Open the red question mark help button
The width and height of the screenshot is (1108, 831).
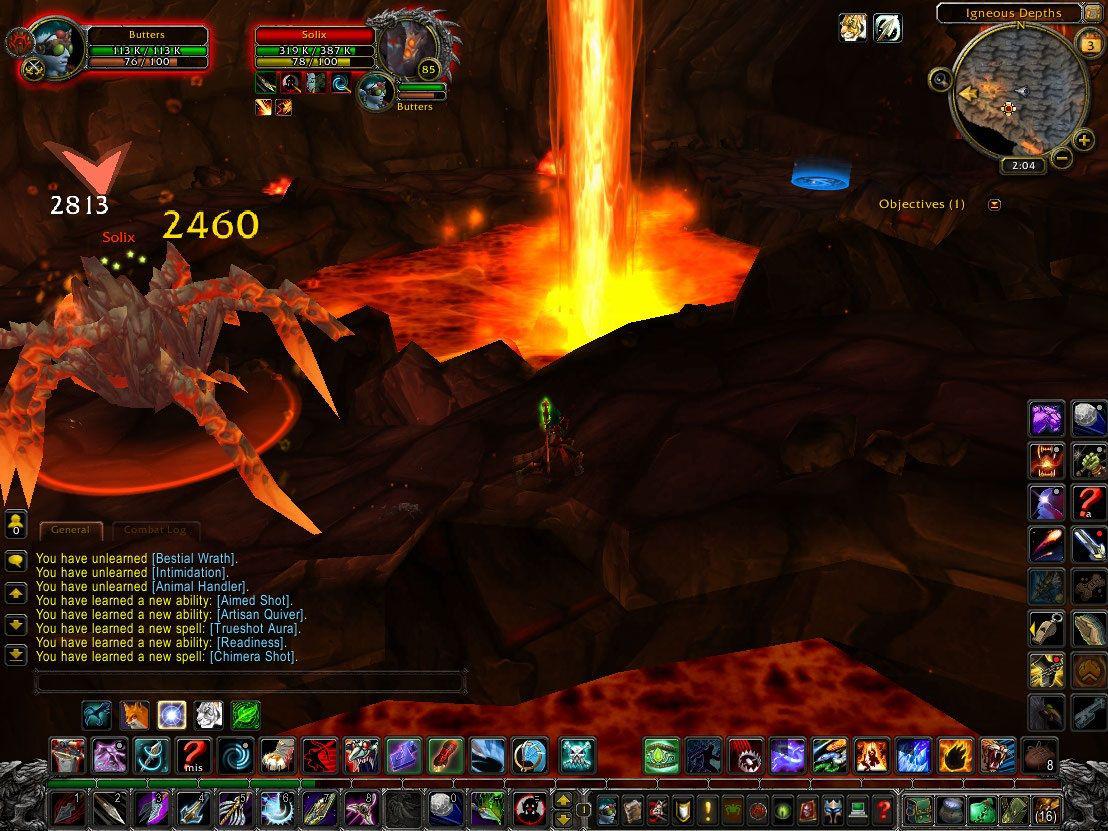point(882,808)
